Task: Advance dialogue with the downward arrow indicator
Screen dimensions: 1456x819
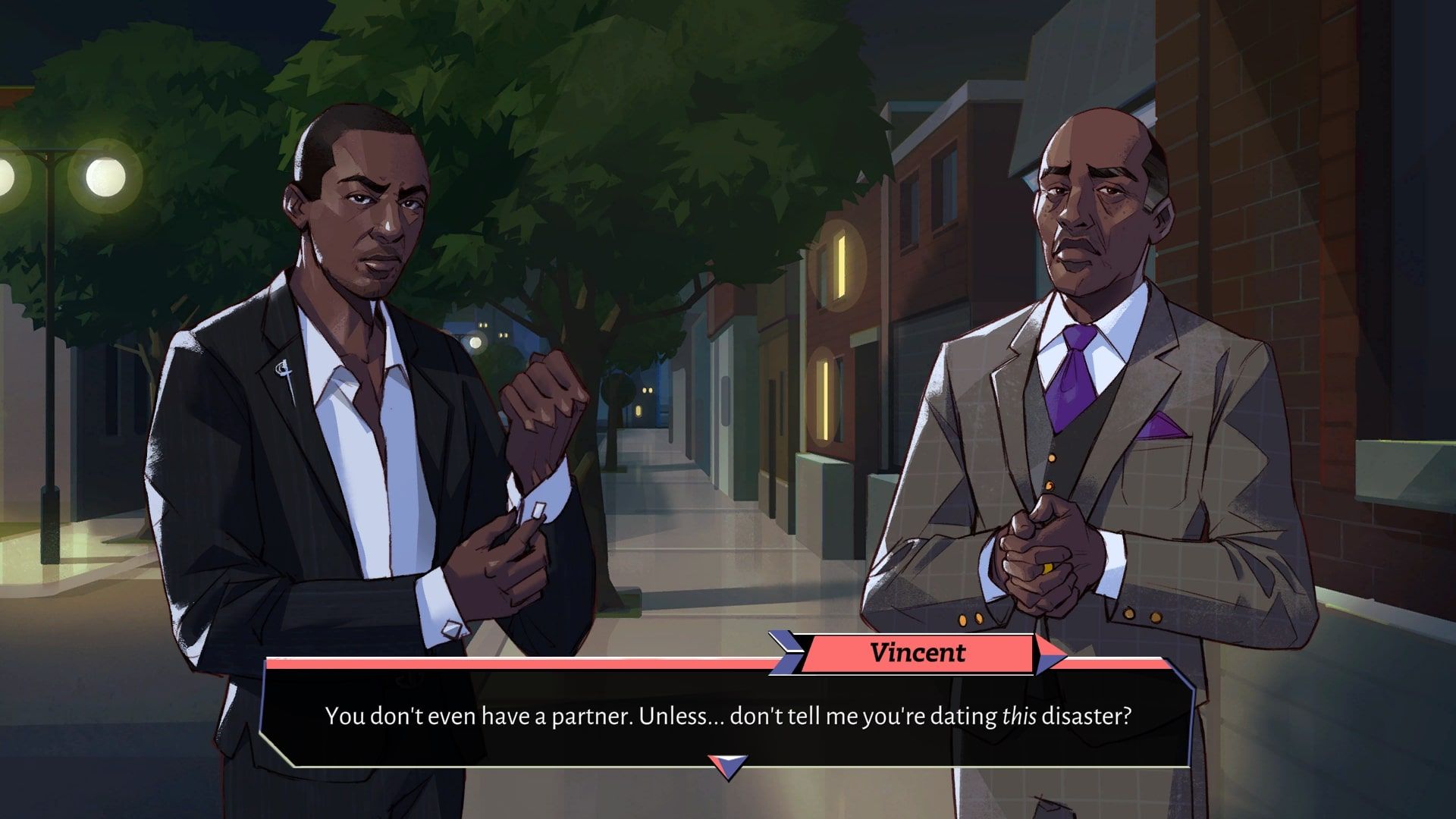Action: (727, 766)
